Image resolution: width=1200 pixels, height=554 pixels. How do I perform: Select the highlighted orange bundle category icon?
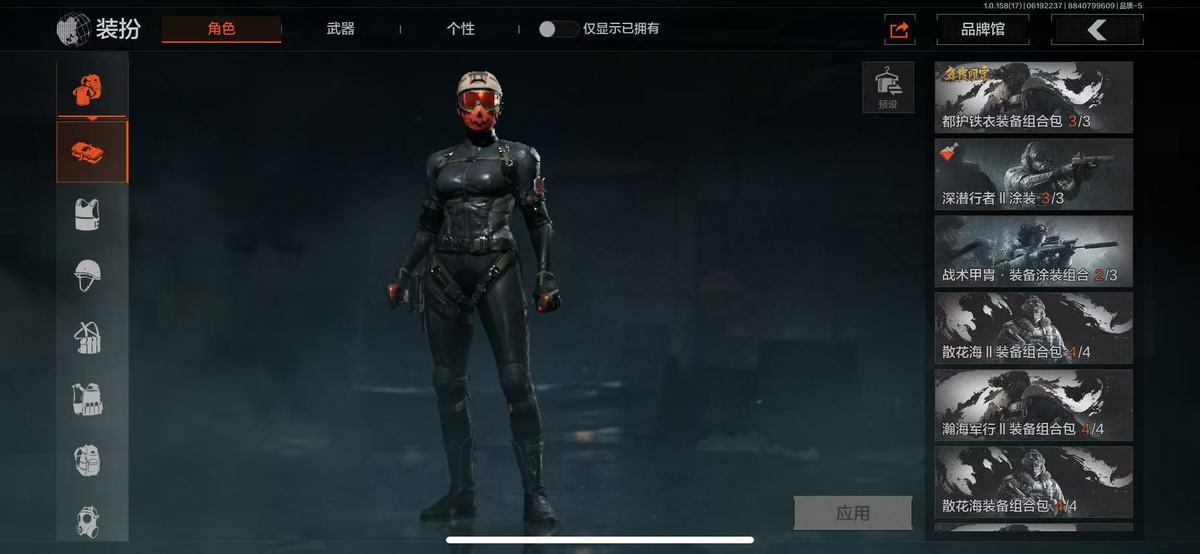[92, 152]
